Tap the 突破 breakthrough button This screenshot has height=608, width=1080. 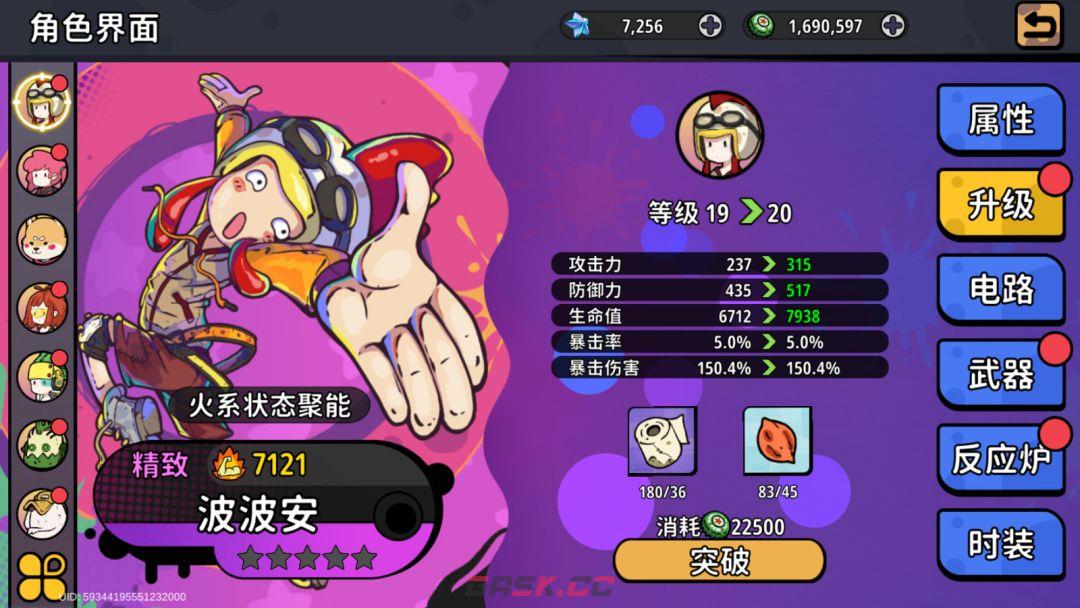pos(719,561)
